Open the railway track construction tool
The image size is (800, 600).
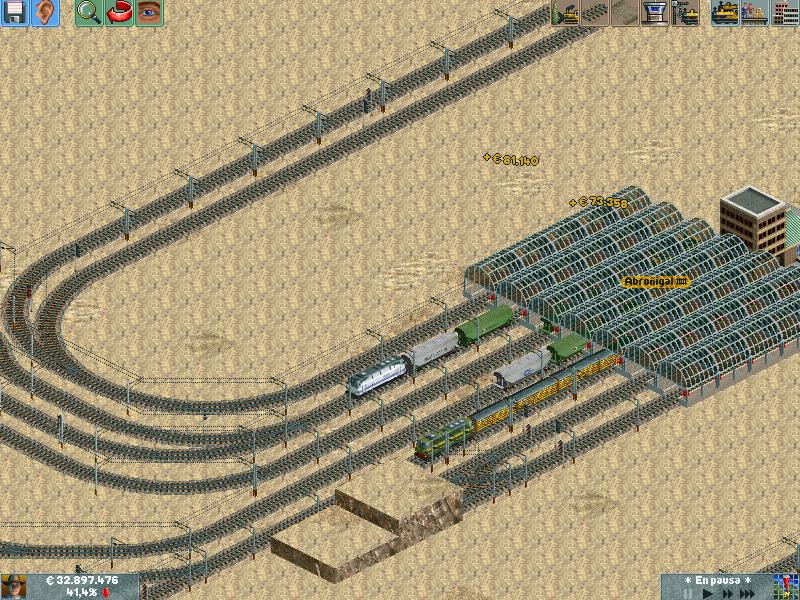click(x=596, y=13)
